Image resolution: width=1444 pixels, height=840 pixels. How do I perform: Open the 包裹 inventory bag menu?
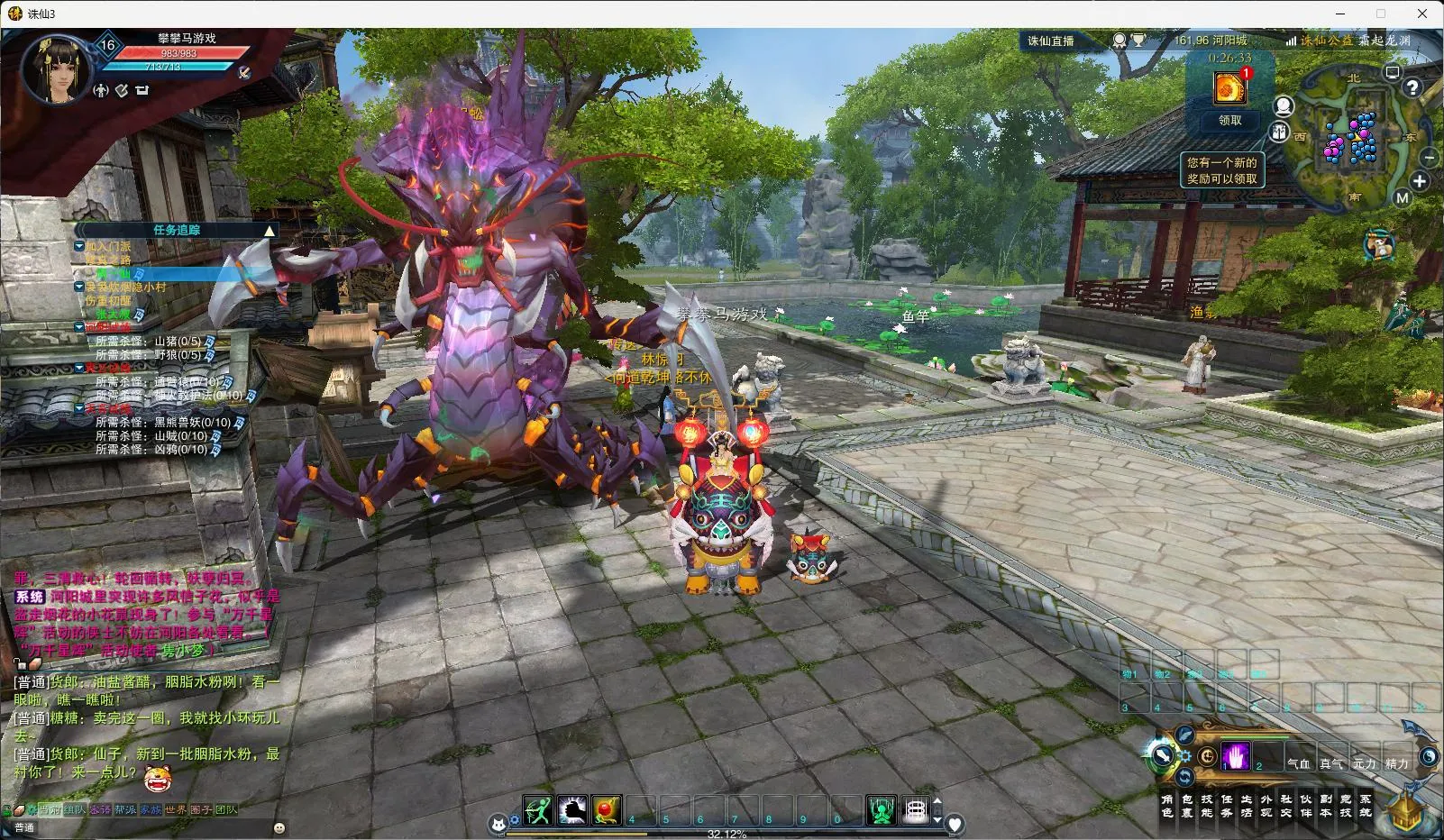click(x=1187, y=805)
